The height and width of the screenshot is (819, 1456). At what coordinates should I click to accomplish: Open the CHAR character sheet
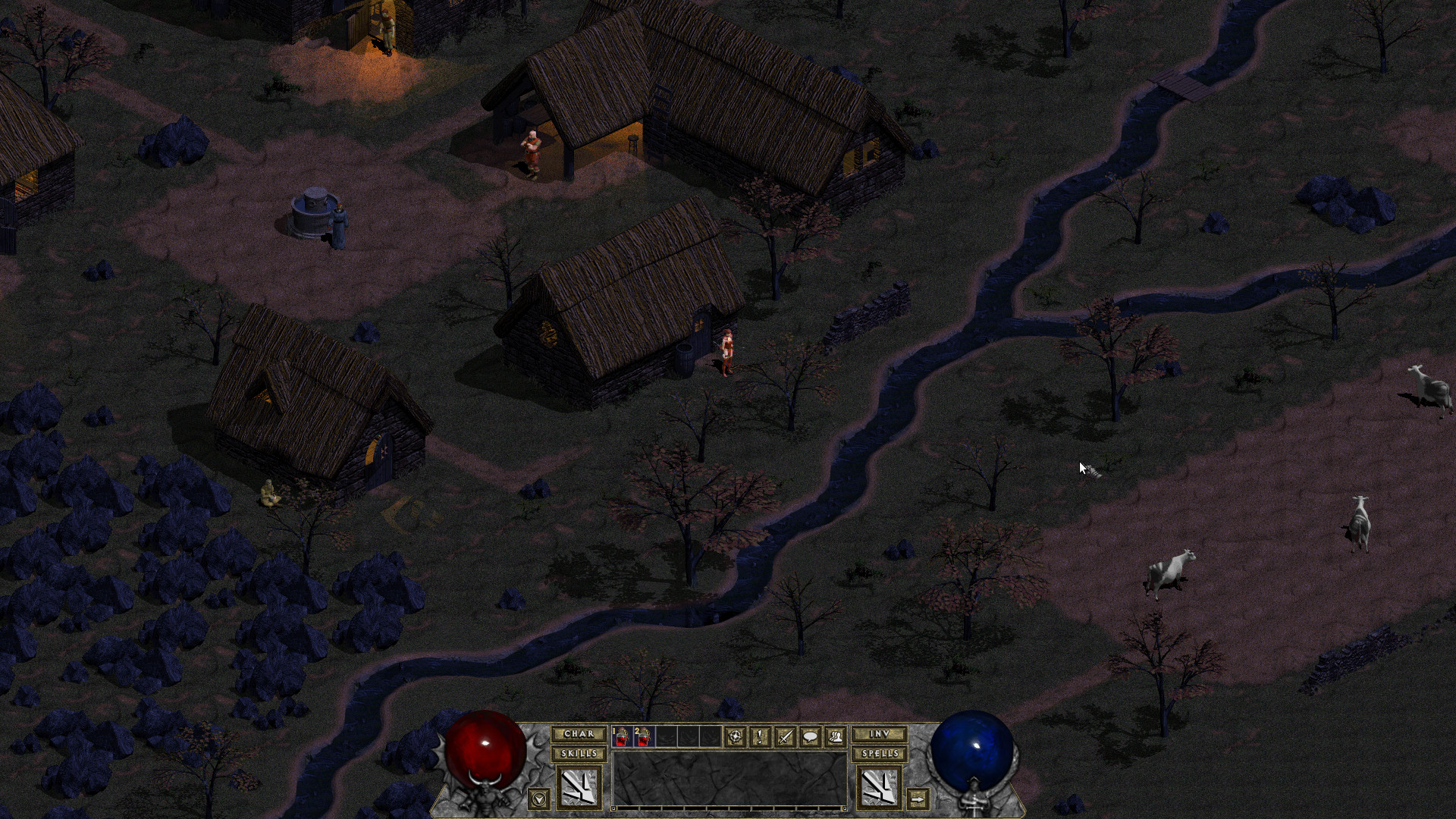coord(579,734)
